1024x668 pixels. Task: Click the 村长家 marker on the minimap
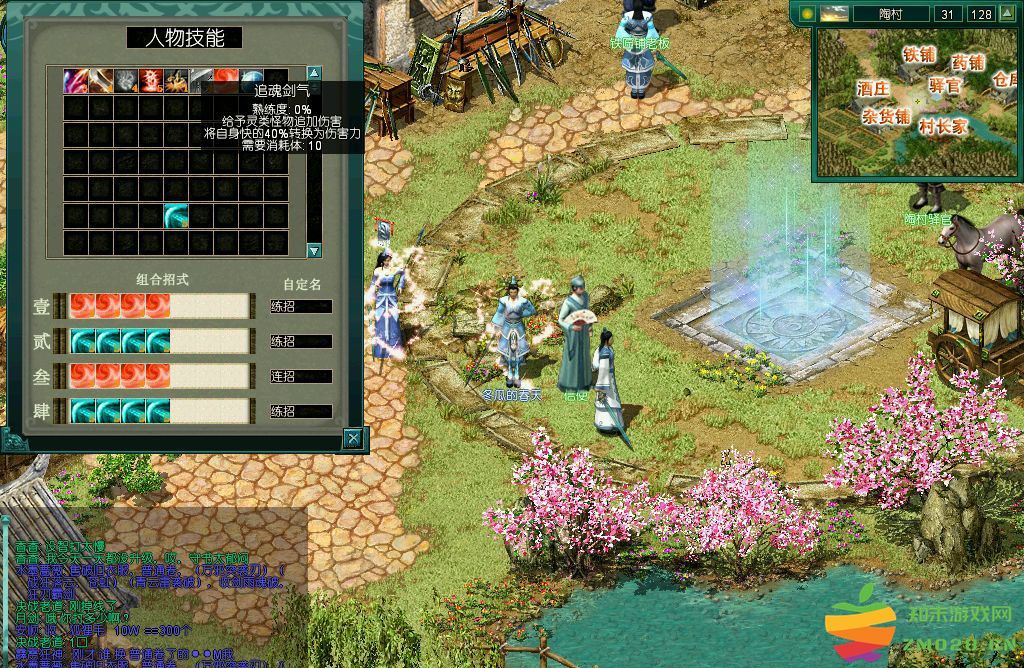coord(943,127)
